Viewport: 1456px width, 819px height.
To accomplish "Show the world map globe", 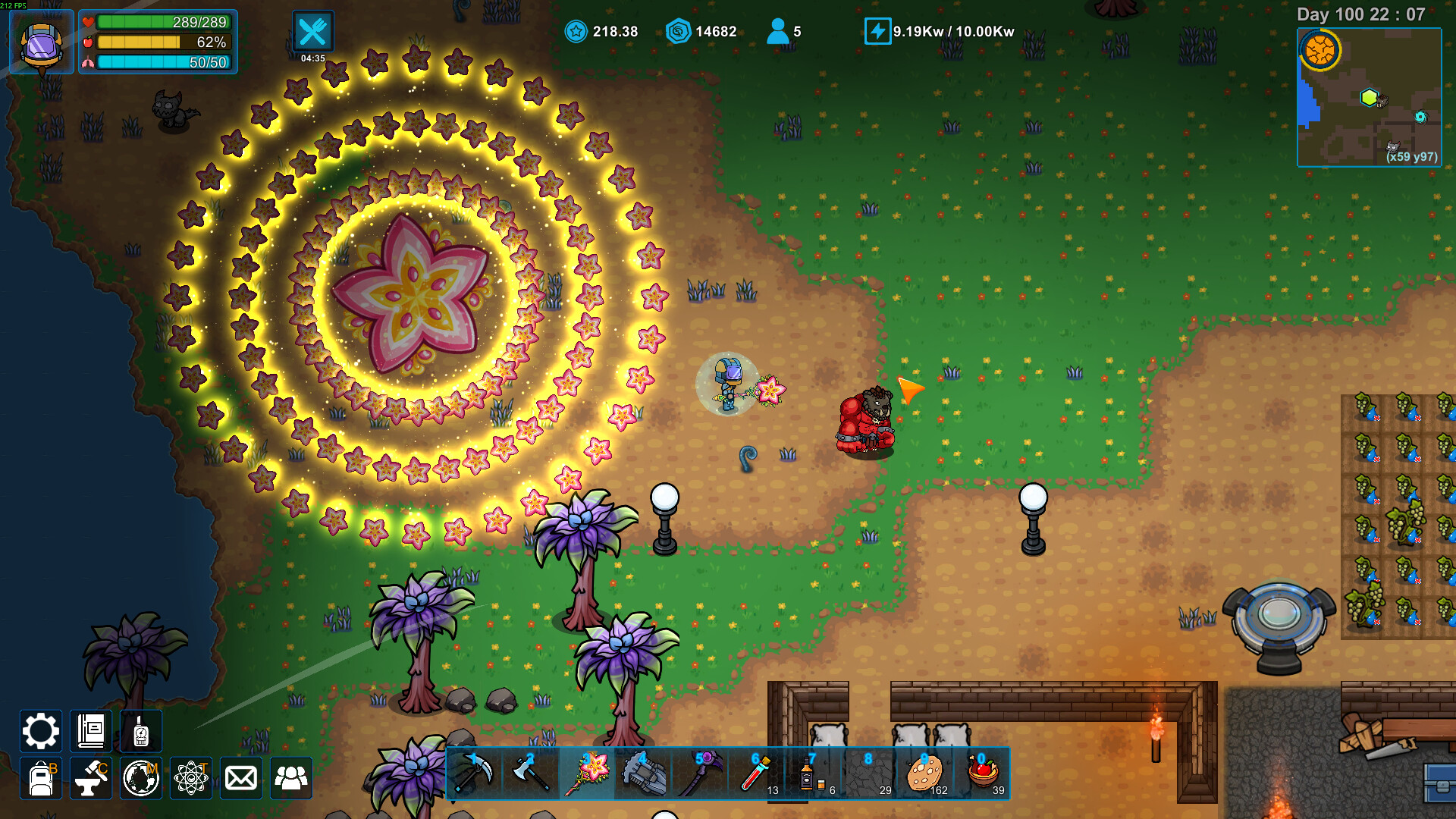I will pos(141,778).
